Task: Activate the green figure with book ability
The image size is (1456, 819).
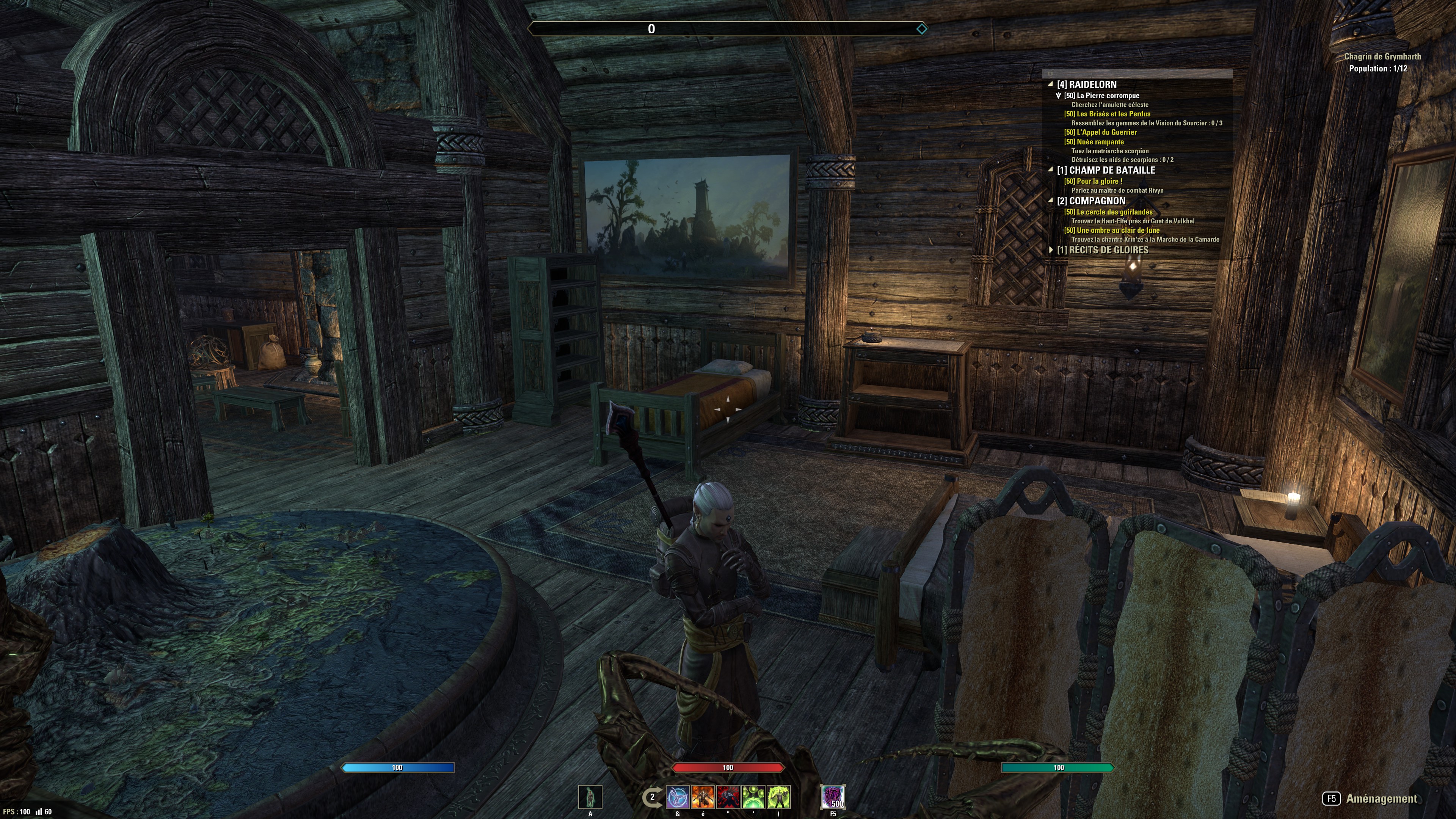Action: pyautogui.click(x=778, y=797)
